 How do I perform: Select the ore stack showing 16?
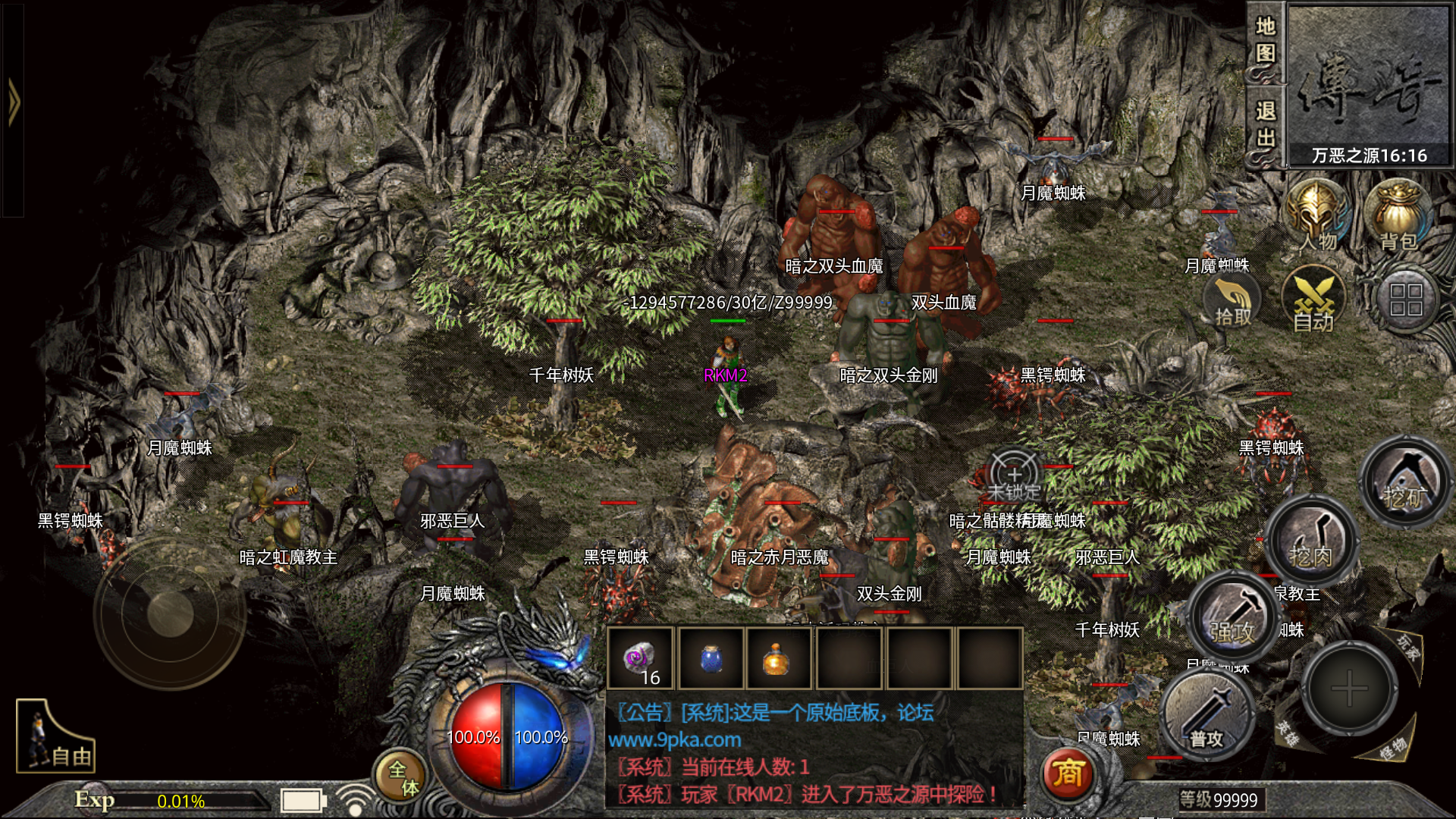639,658
